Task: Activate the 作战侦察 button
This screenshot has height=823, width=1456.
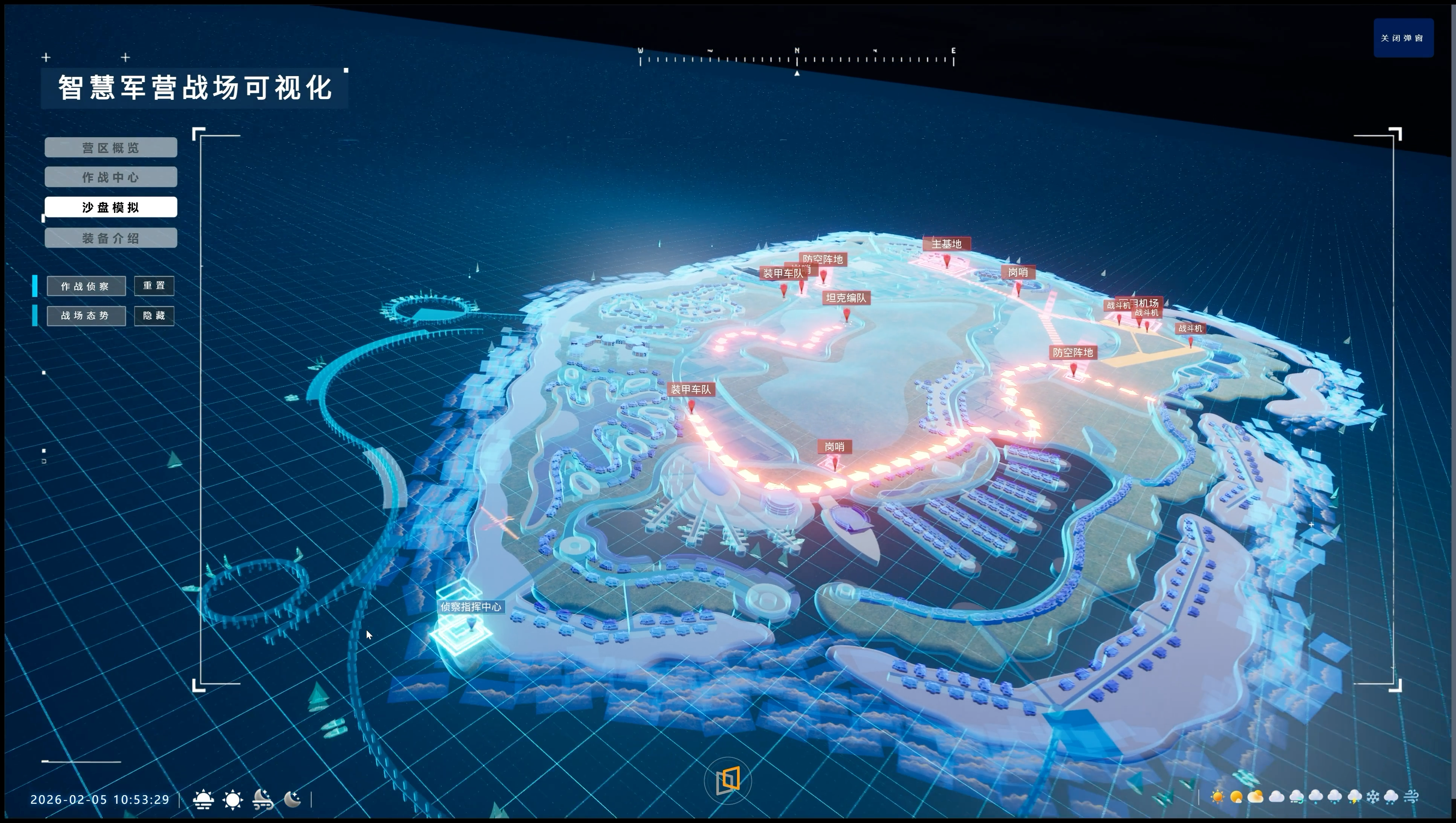Action: 86,286
